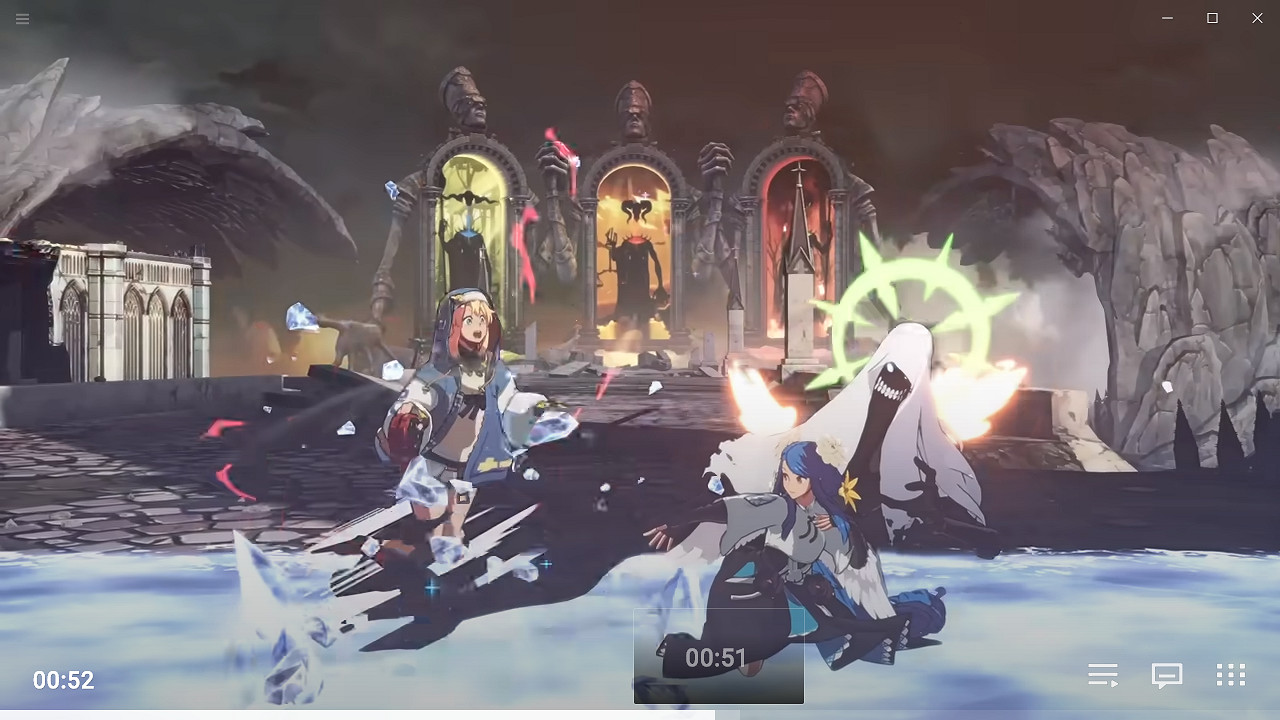Click the nine-dot grid icon bottom-right
Viewport: 1280px width, 720px height.
(1230, 675)
